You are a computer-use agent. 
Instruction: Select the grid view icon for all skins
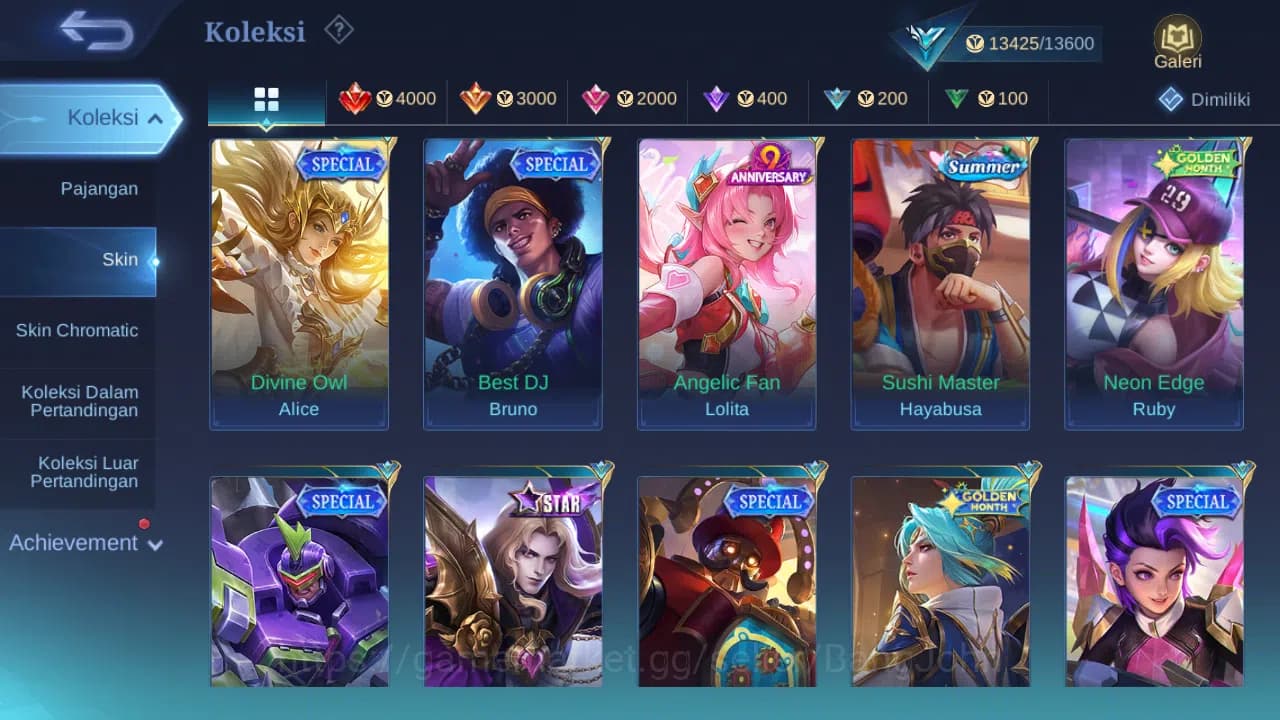[x=265, y=99]
